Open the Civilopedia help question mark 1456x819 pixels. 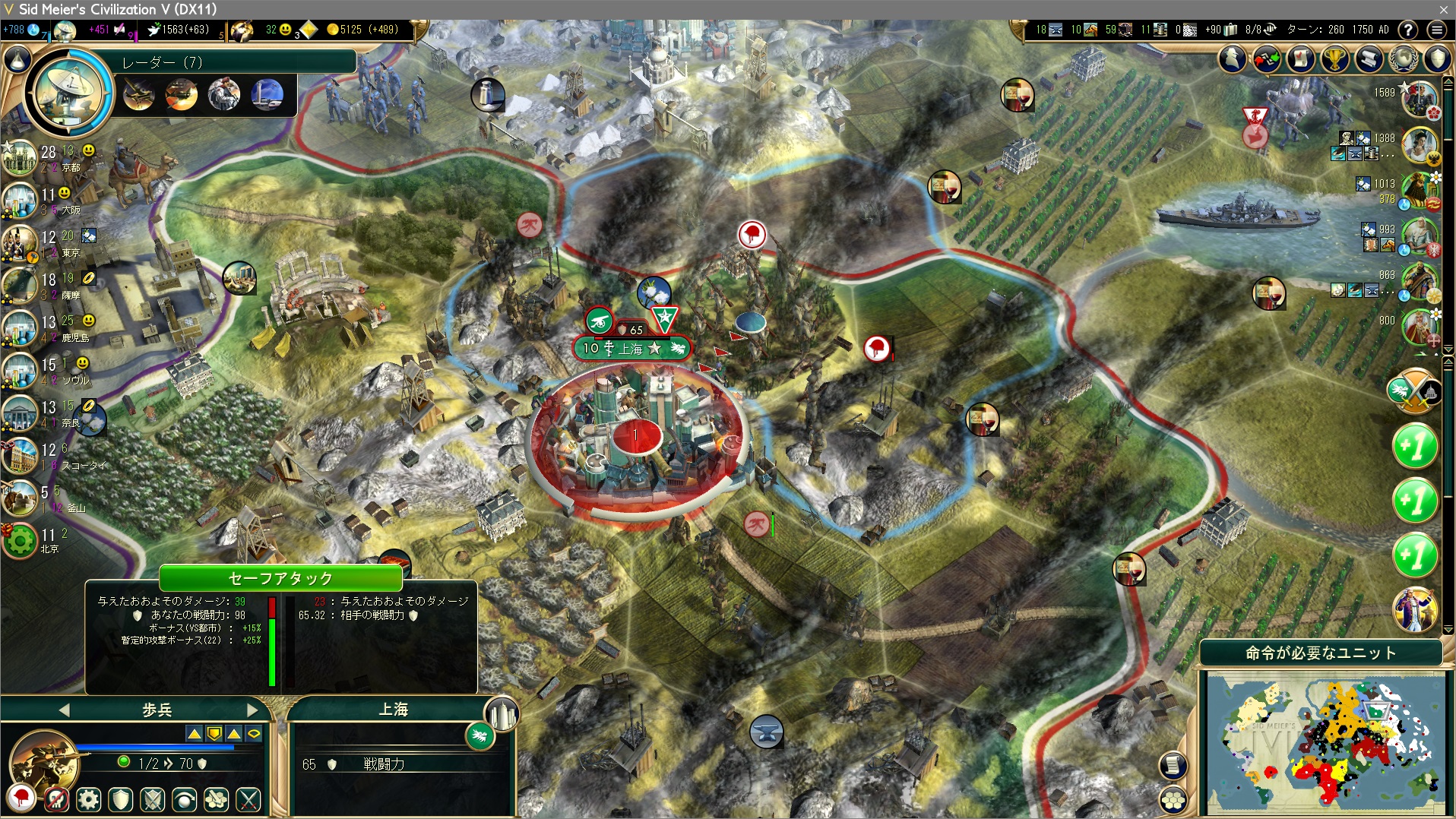(1408, 30)
